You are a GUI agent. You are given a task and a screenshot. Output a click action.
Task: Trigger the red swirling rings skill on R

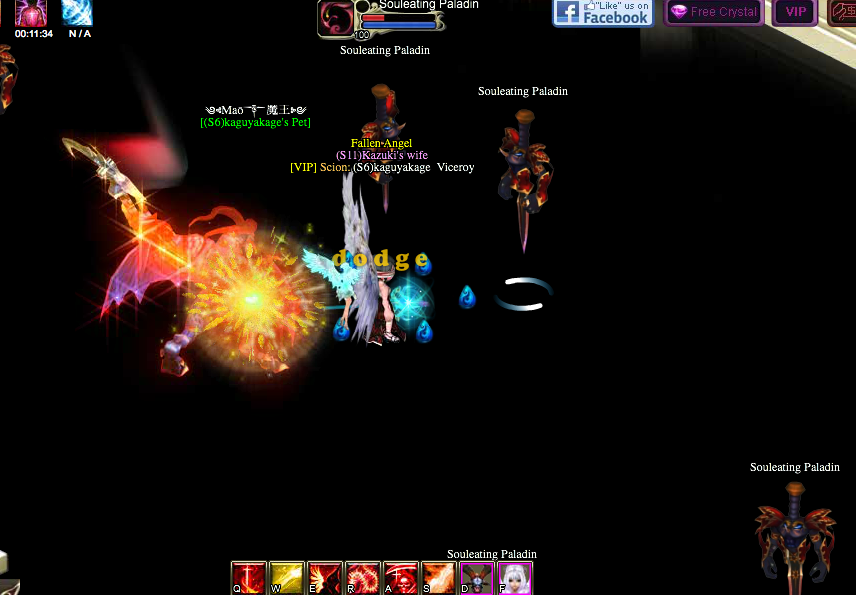click(363, 578)
